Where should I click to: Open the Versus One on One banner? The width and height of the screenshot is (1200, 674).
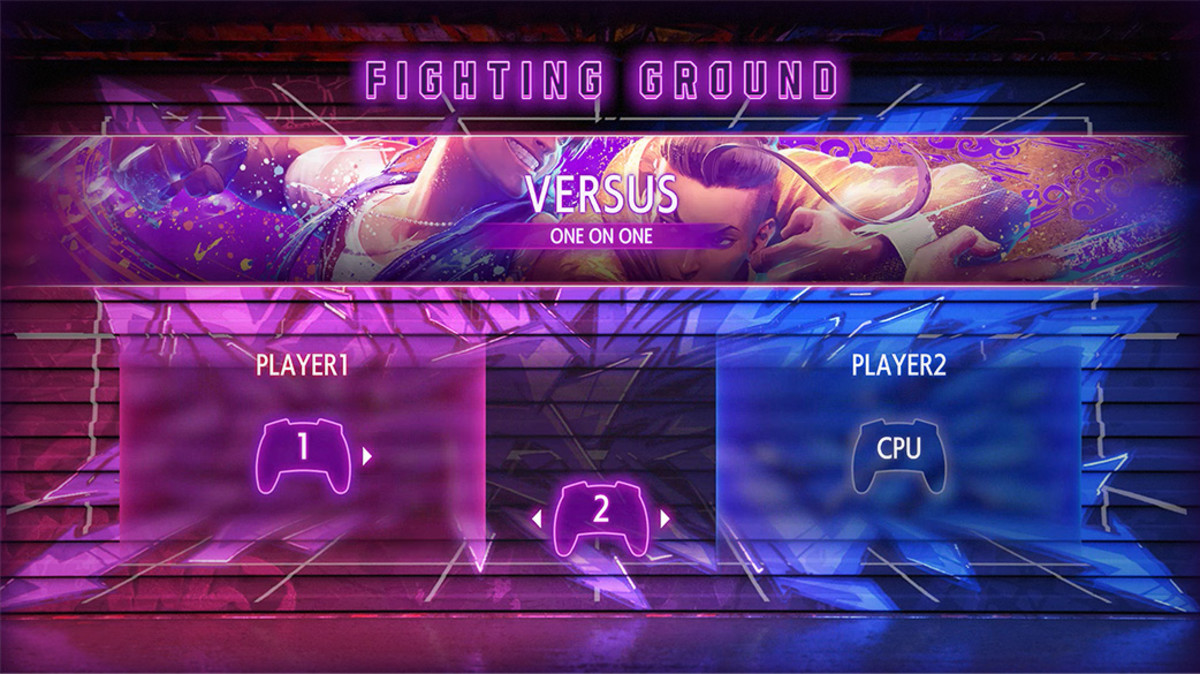click(600, 210)
